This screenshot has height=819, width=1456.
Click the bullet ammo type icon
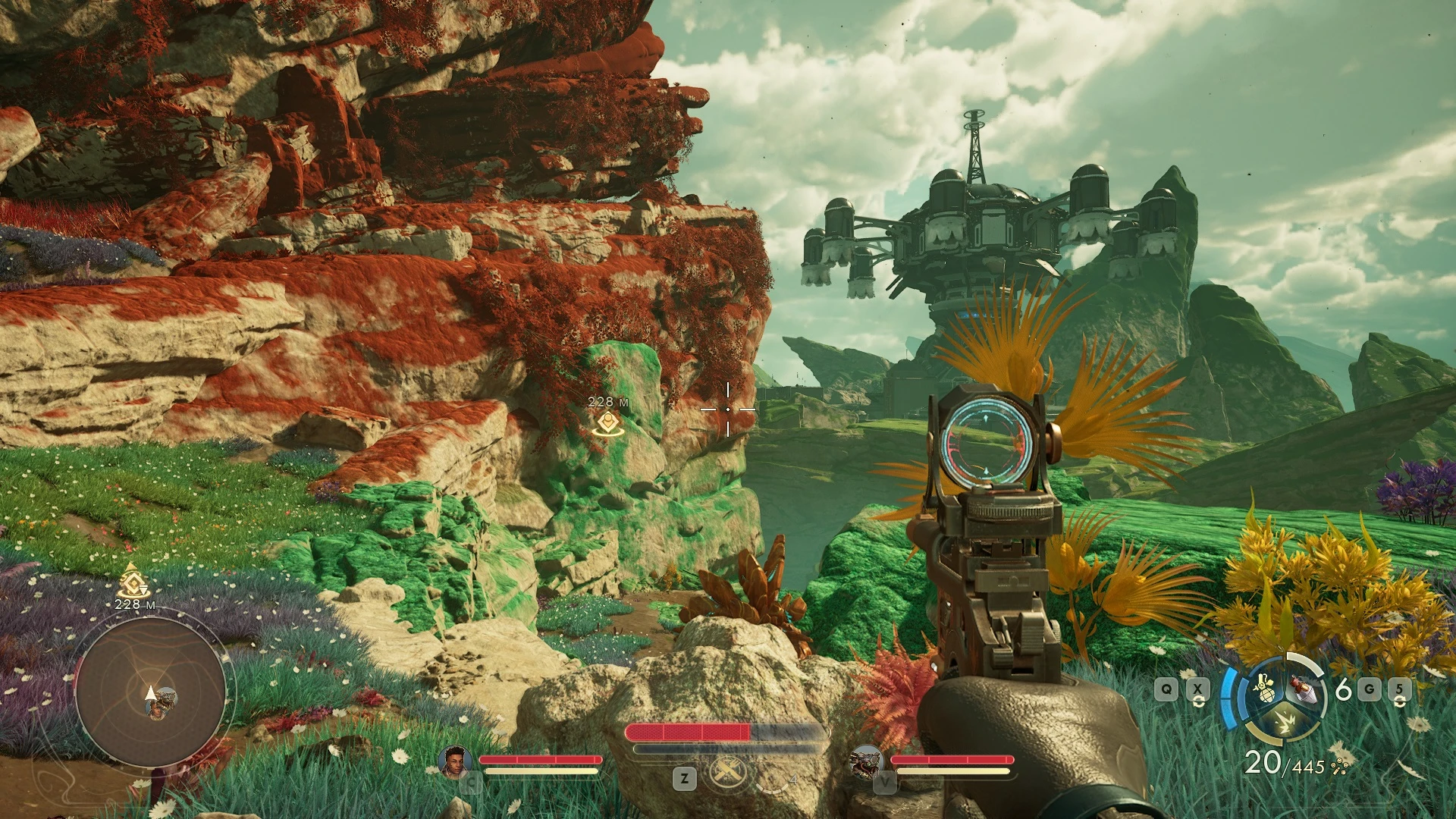1339,768
